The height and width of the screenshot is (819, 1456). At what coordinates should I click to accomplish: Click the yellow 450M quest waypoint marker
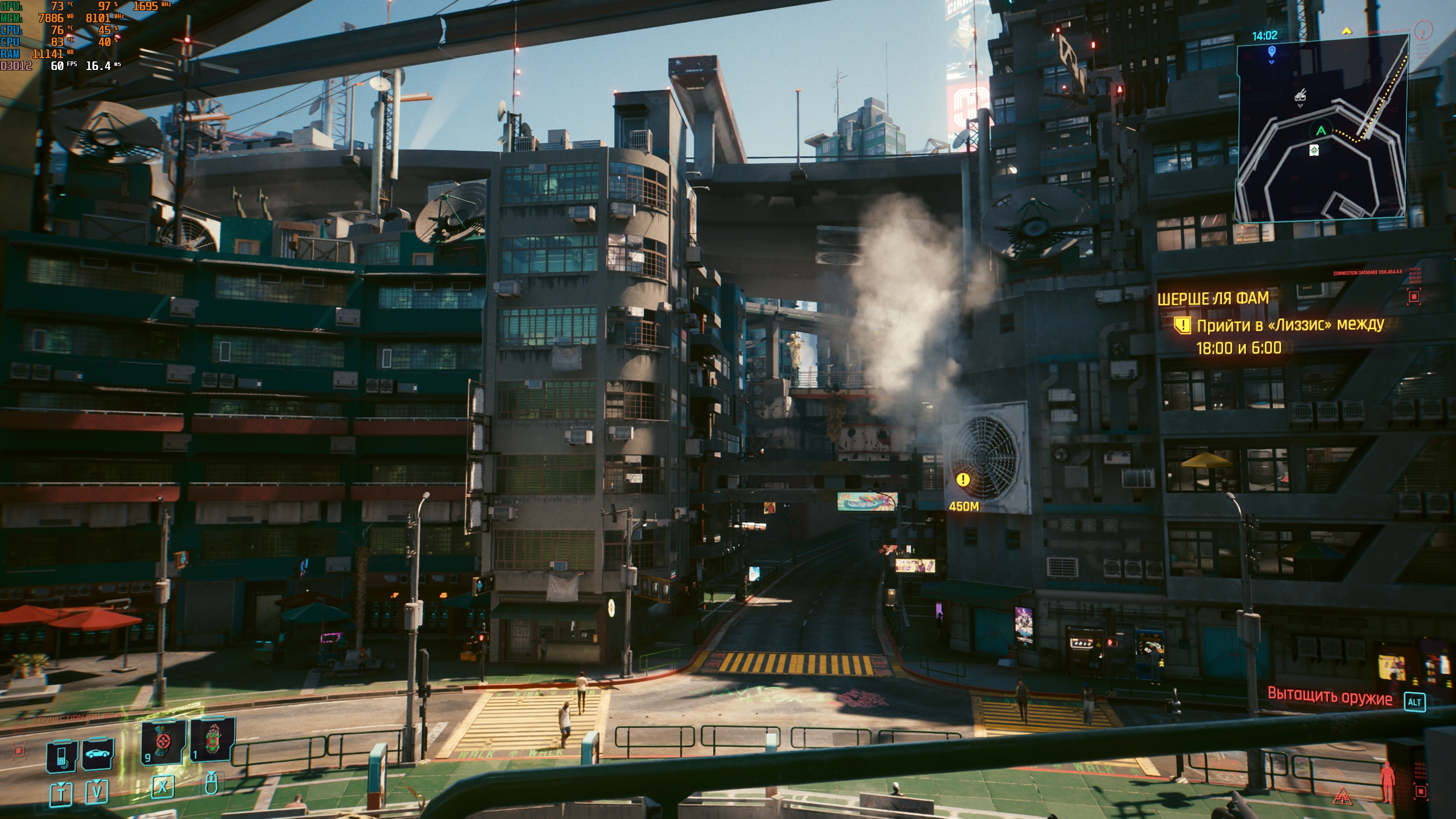click(963, 480)
